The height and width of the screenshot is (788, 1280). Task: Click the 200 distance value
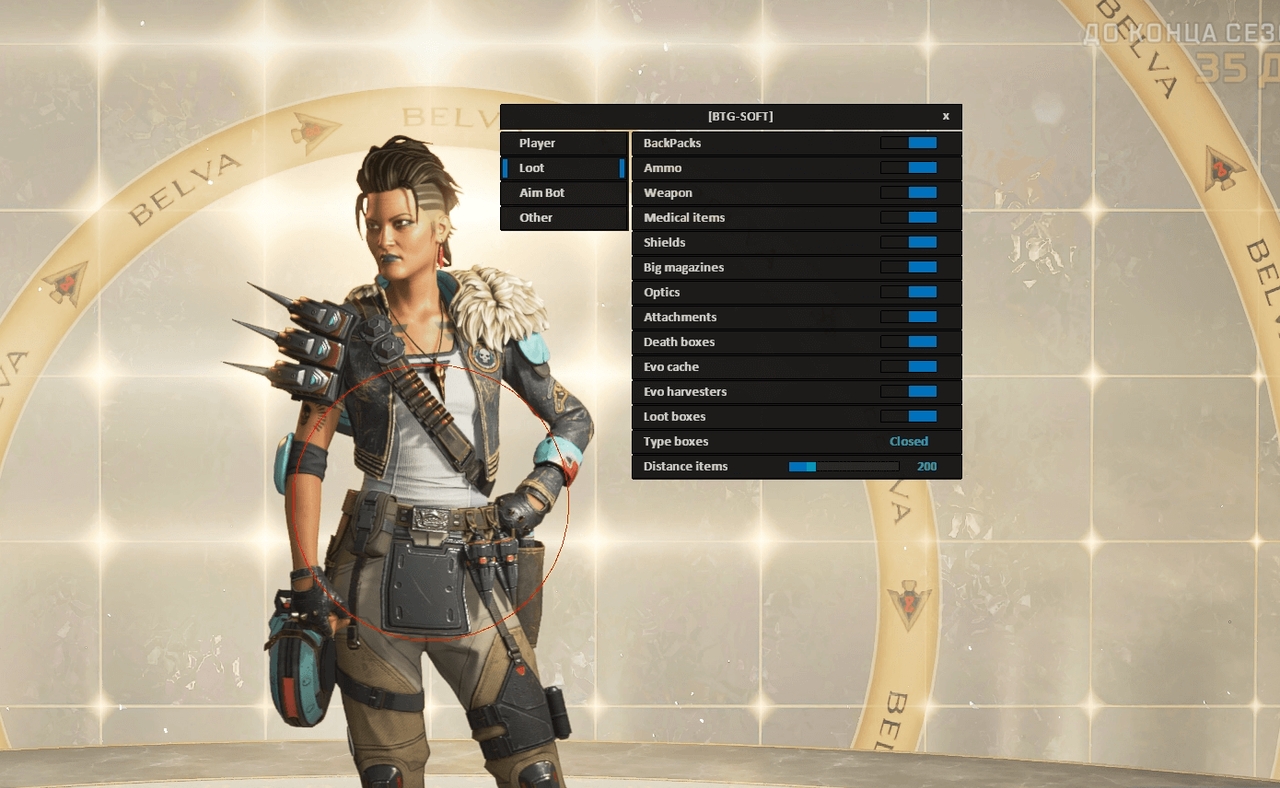coord(926,466)
